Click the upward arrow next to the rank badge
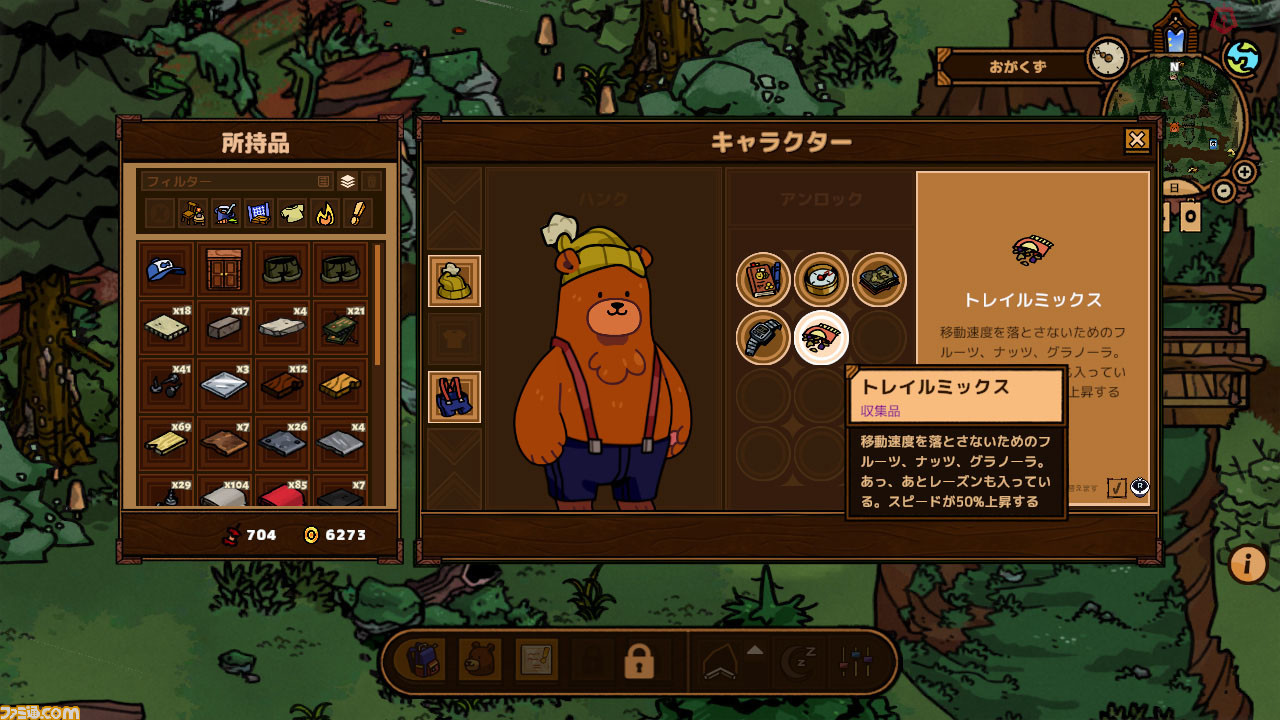 (x=755, y=652)
